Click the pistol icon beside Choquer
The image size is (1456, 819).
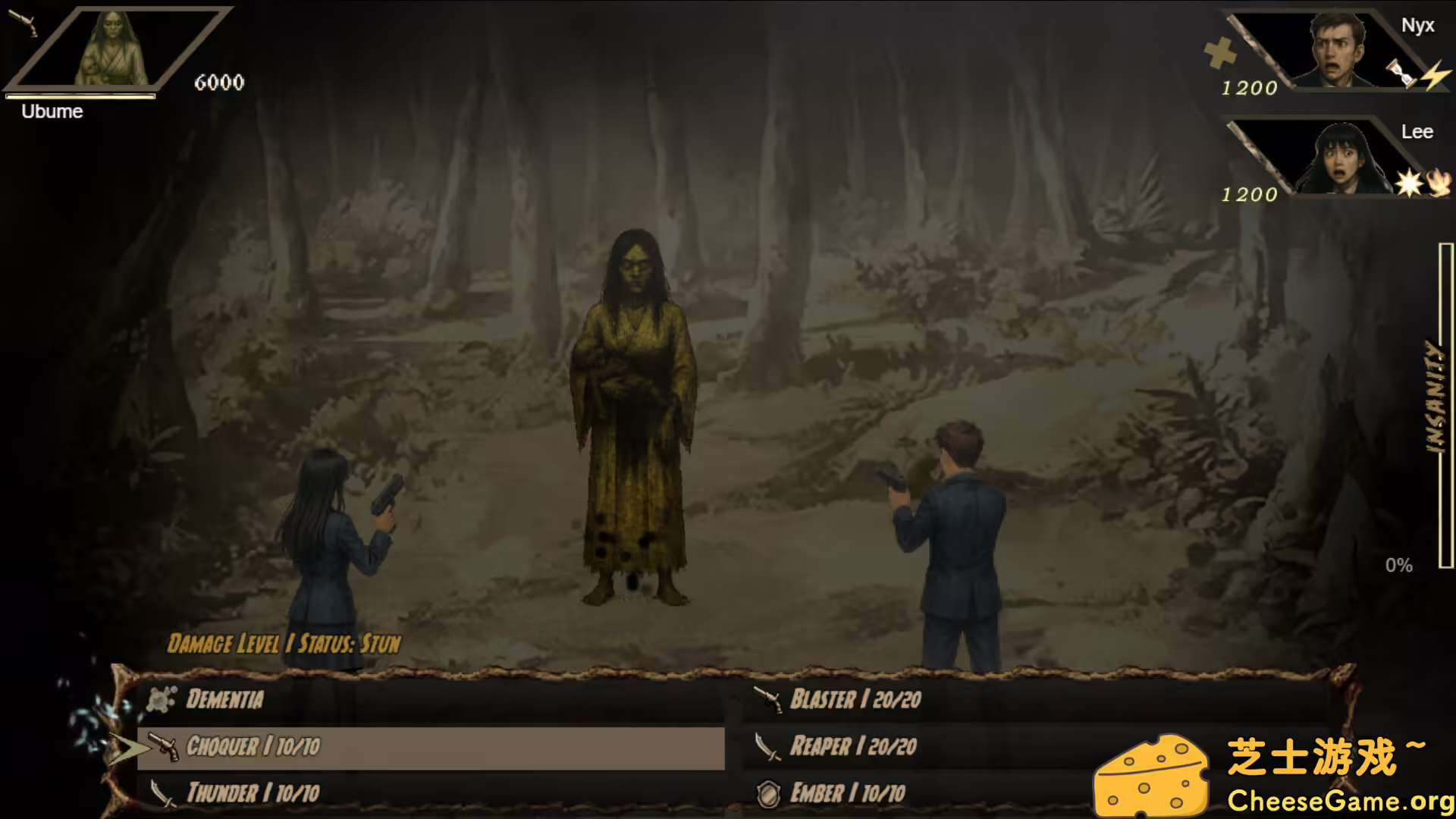[x=161, y=747]
